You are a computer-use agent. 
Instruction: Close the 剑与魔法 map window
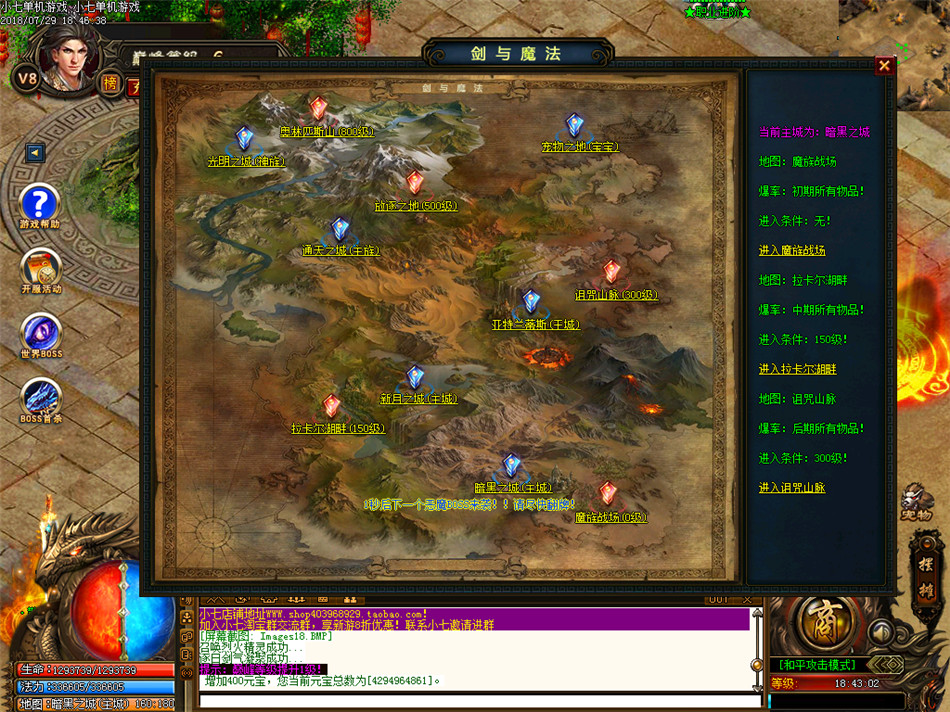pyautogui.click(x=884, y=66)
